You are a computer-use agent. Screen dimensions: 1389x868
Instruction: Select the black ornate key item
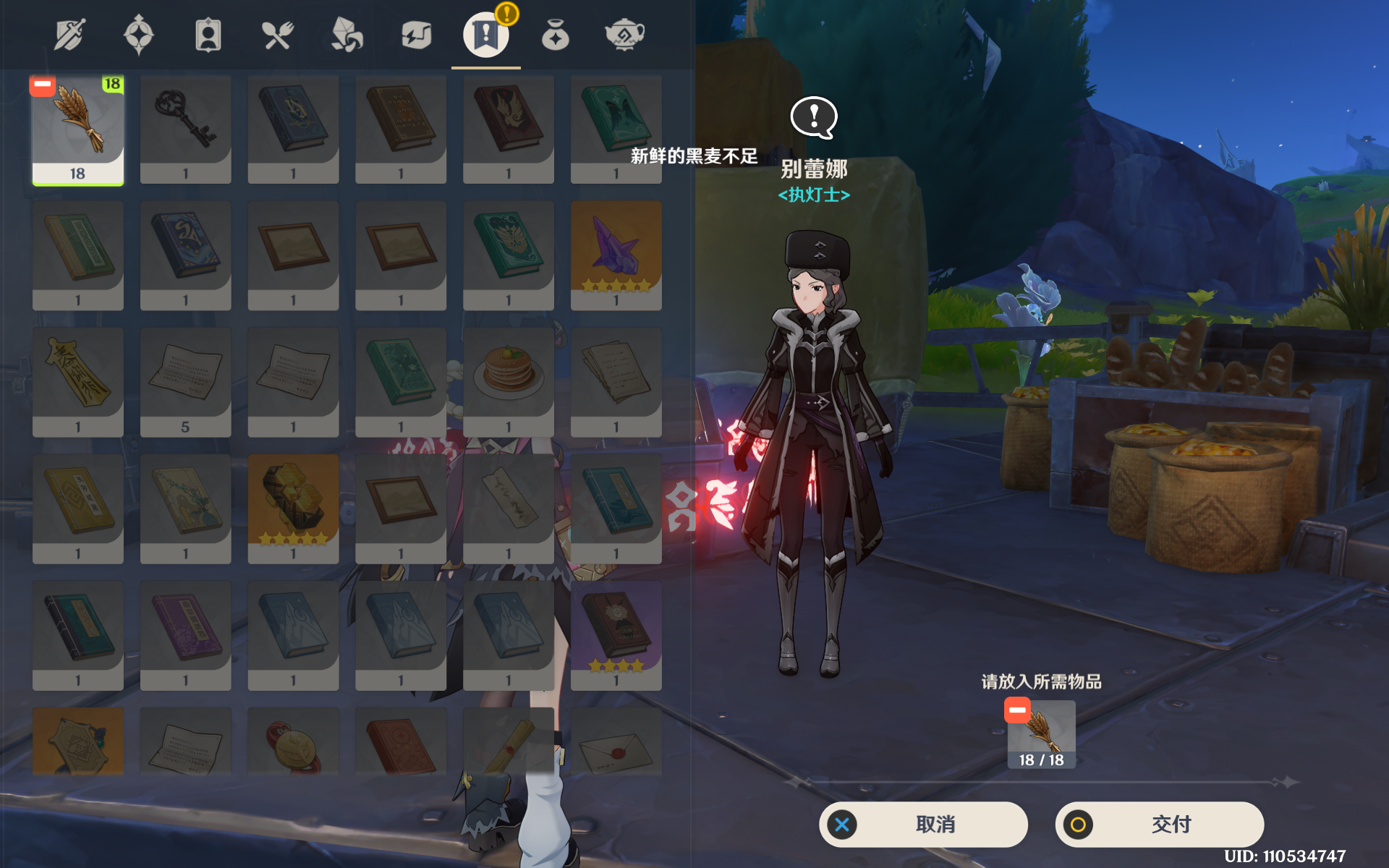pos(185,130)
